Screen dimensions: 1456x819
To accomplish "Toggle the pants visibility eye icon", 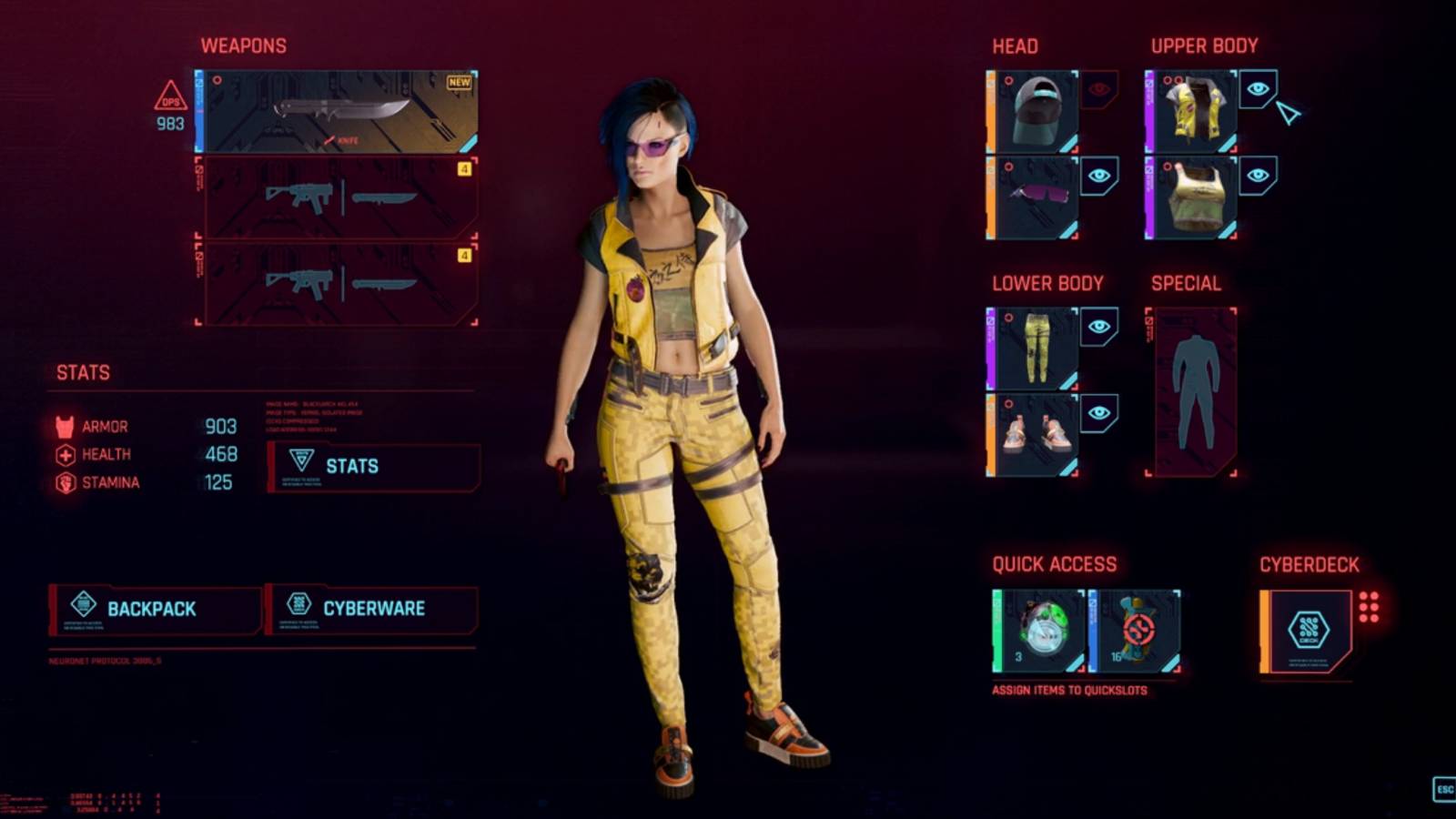I will point(1098,326).
